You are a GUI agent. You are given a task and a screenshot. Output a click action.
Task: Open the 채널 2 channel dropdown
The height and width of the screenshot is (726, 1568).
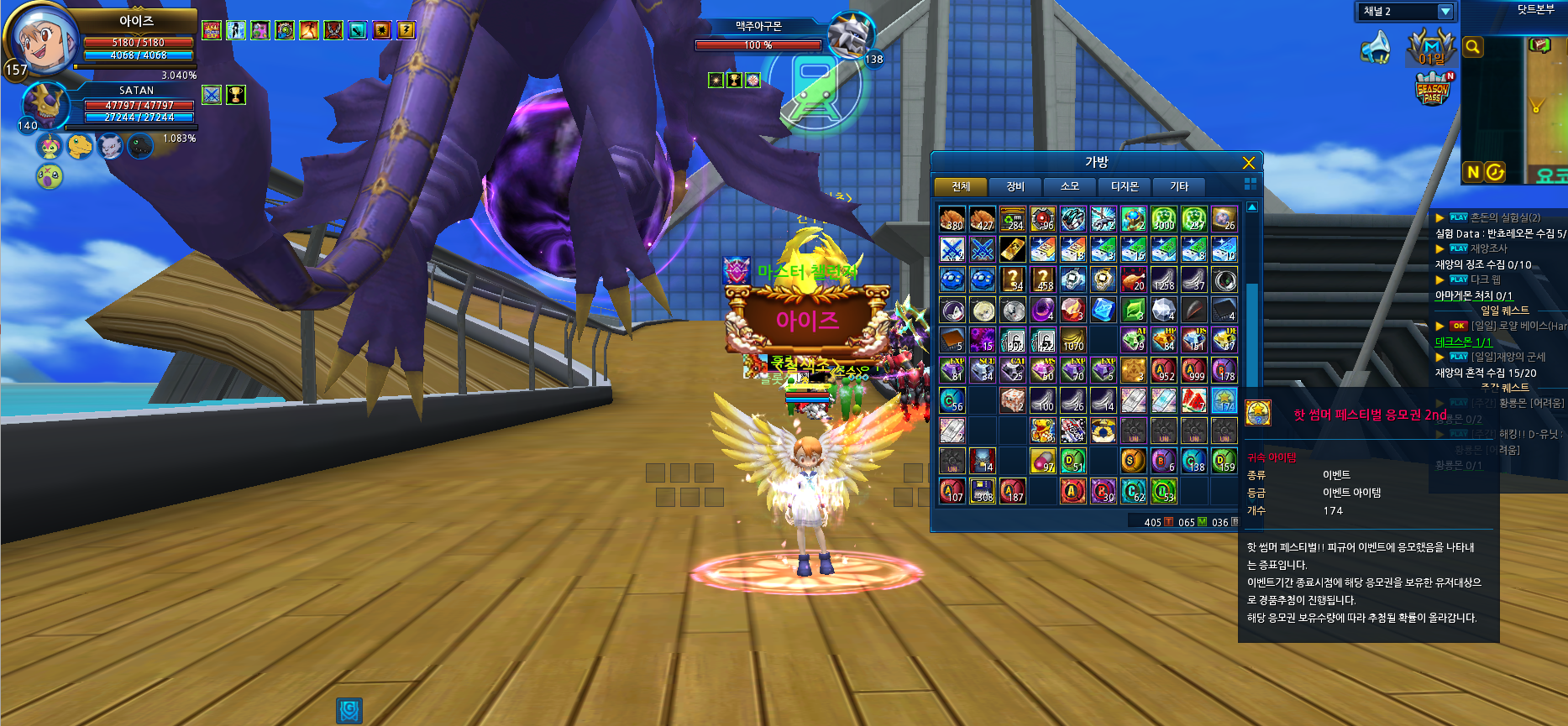(1445, 12)
